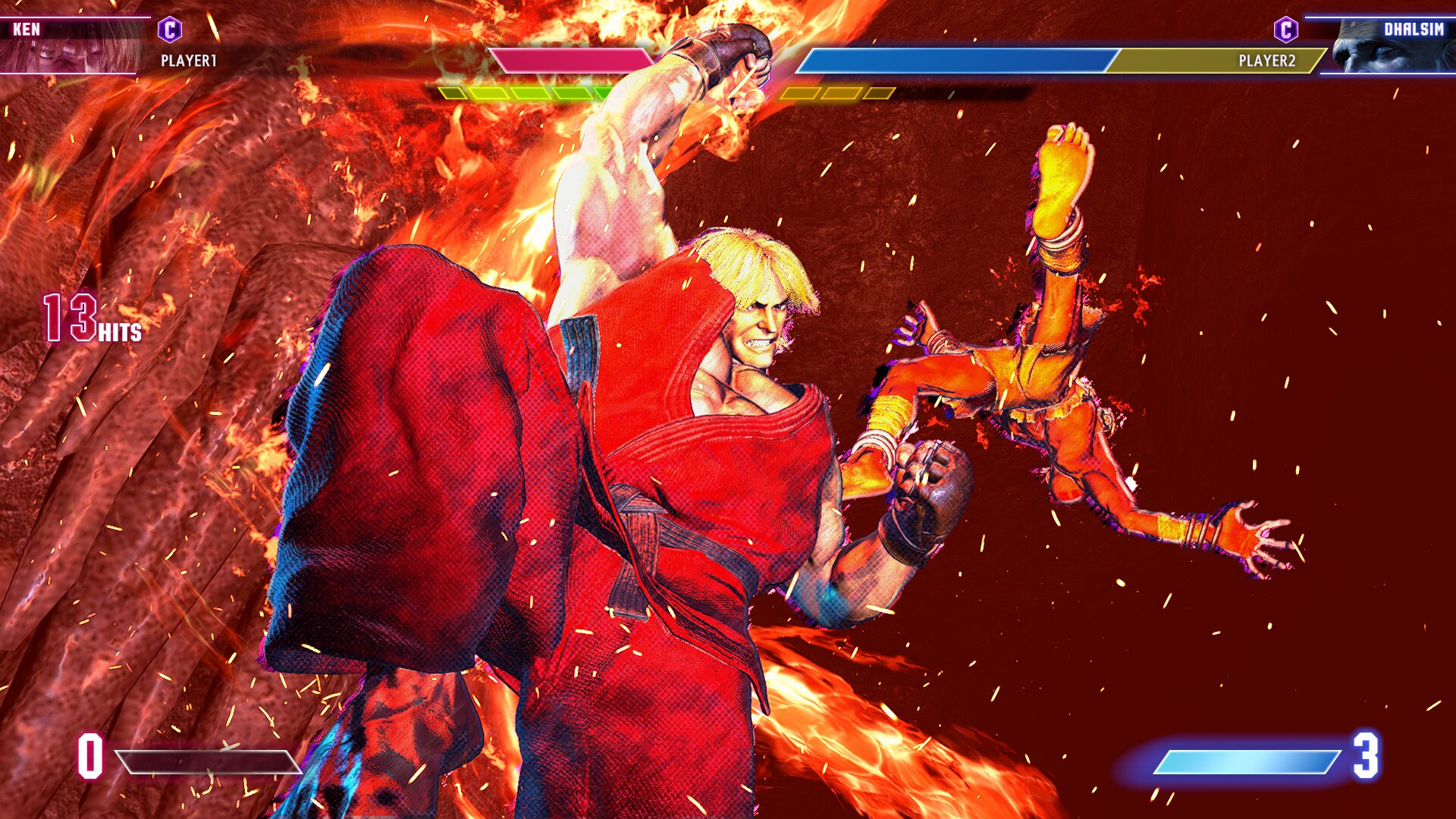The height and width of the screenshot is (819, 1456).
Task: Select Player2's purple control type badge
Action: tap(1285, 30)
